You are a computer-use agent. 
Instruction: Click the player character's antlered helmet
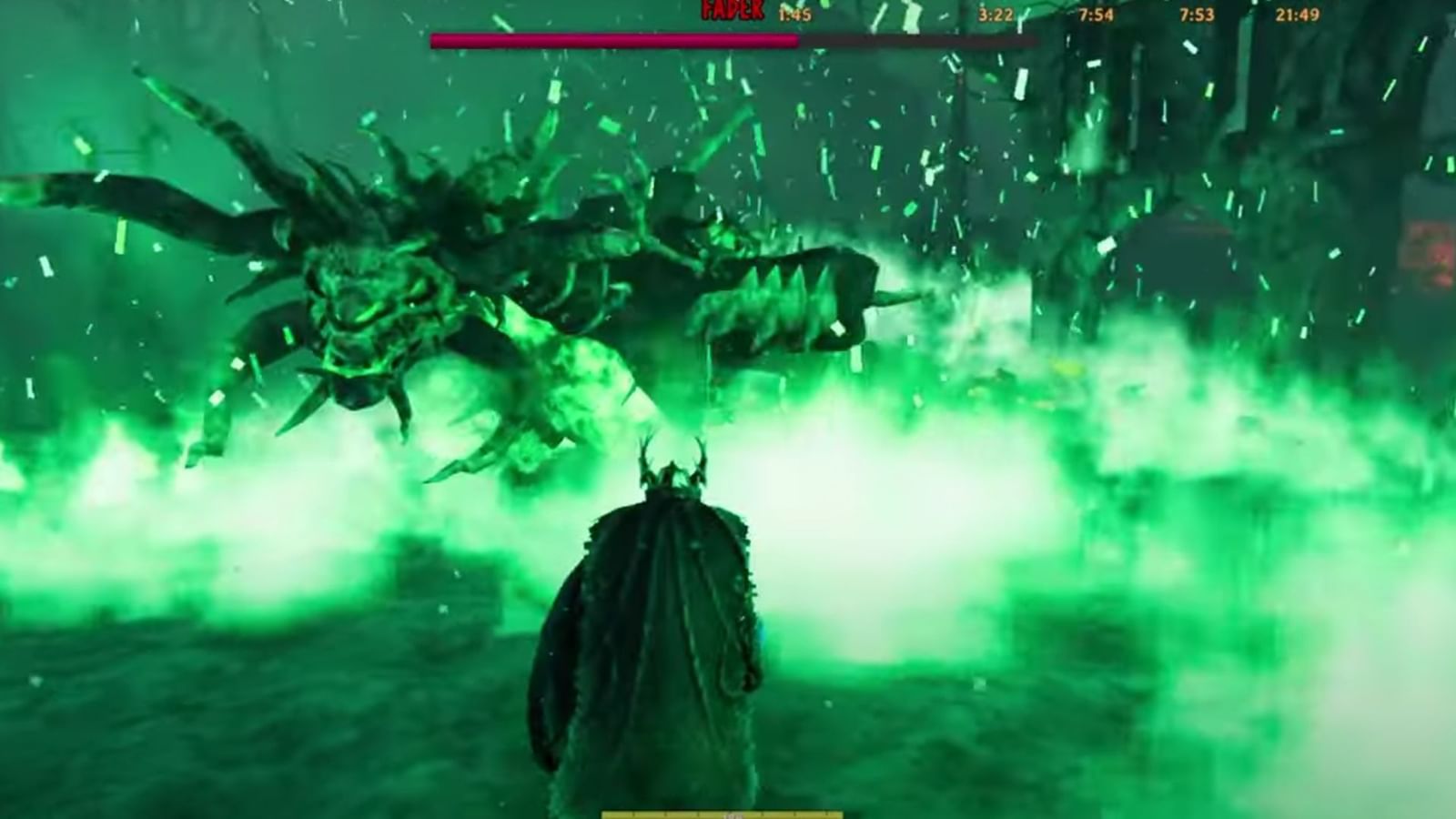[669, 469]
